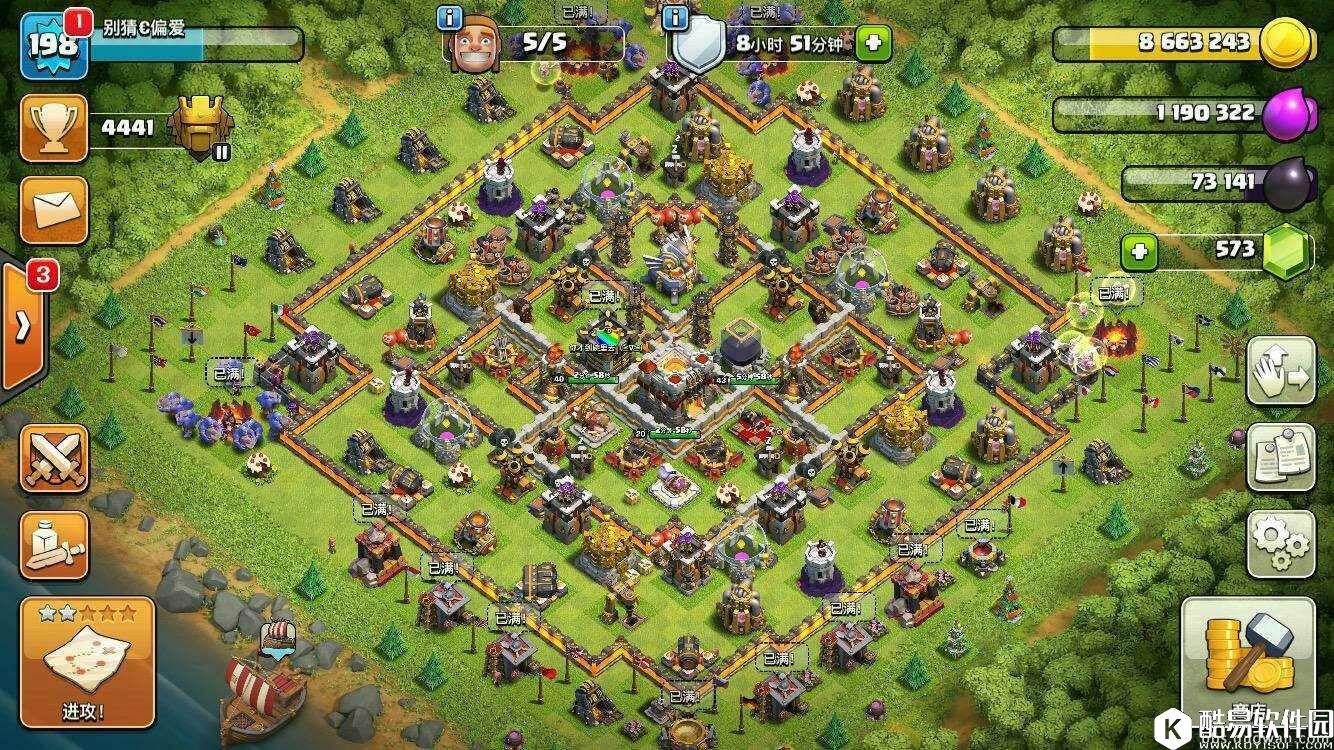Viewport: 1334px width, 750px height.
Task: Open the shop with the hammer button
Action: click(x=1248, y=660)
